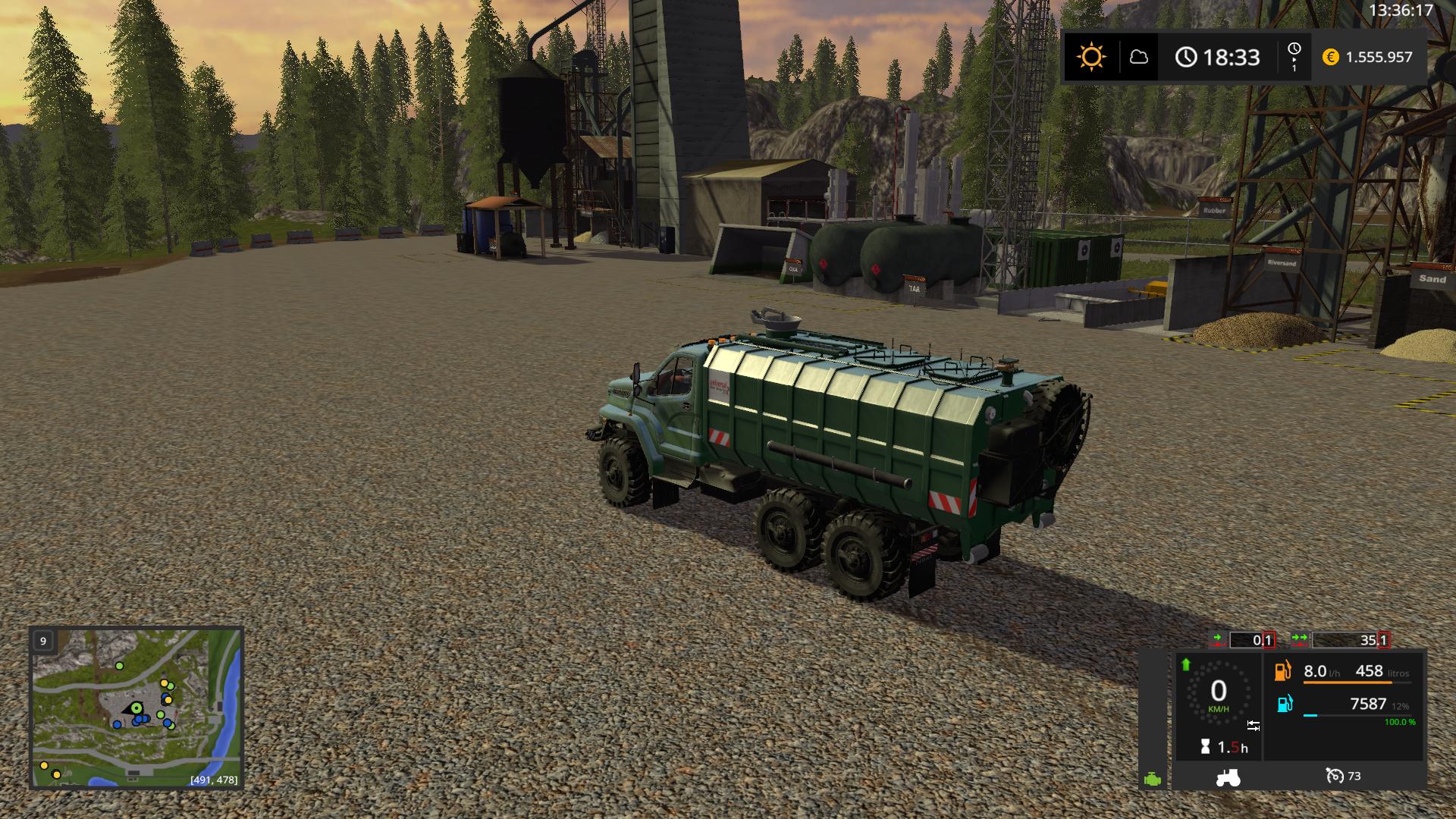Click the cloud forecast icon
The width and height of the screenshot is (1456, 819).
(x=1138, y=57)
